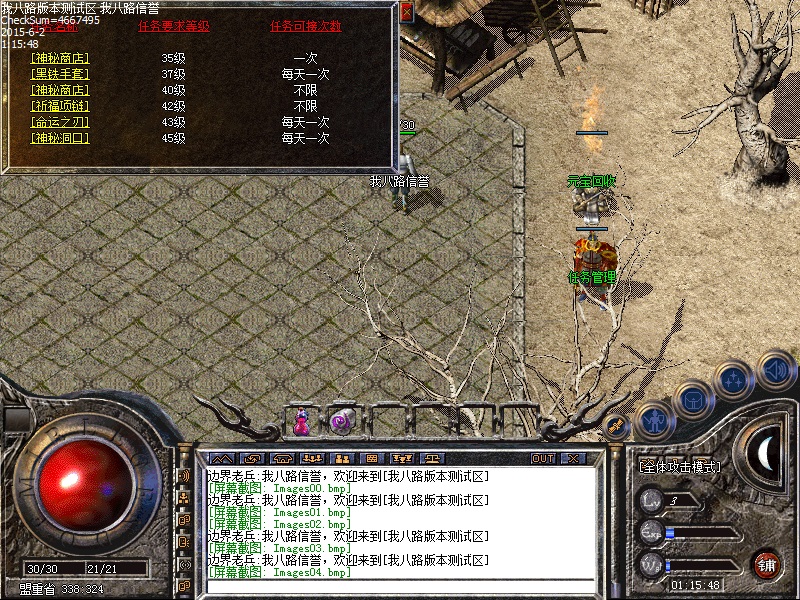Screen dimensions: 800x600
Task: Open the 命运之刃 quest entry
Action: (60, 122)
